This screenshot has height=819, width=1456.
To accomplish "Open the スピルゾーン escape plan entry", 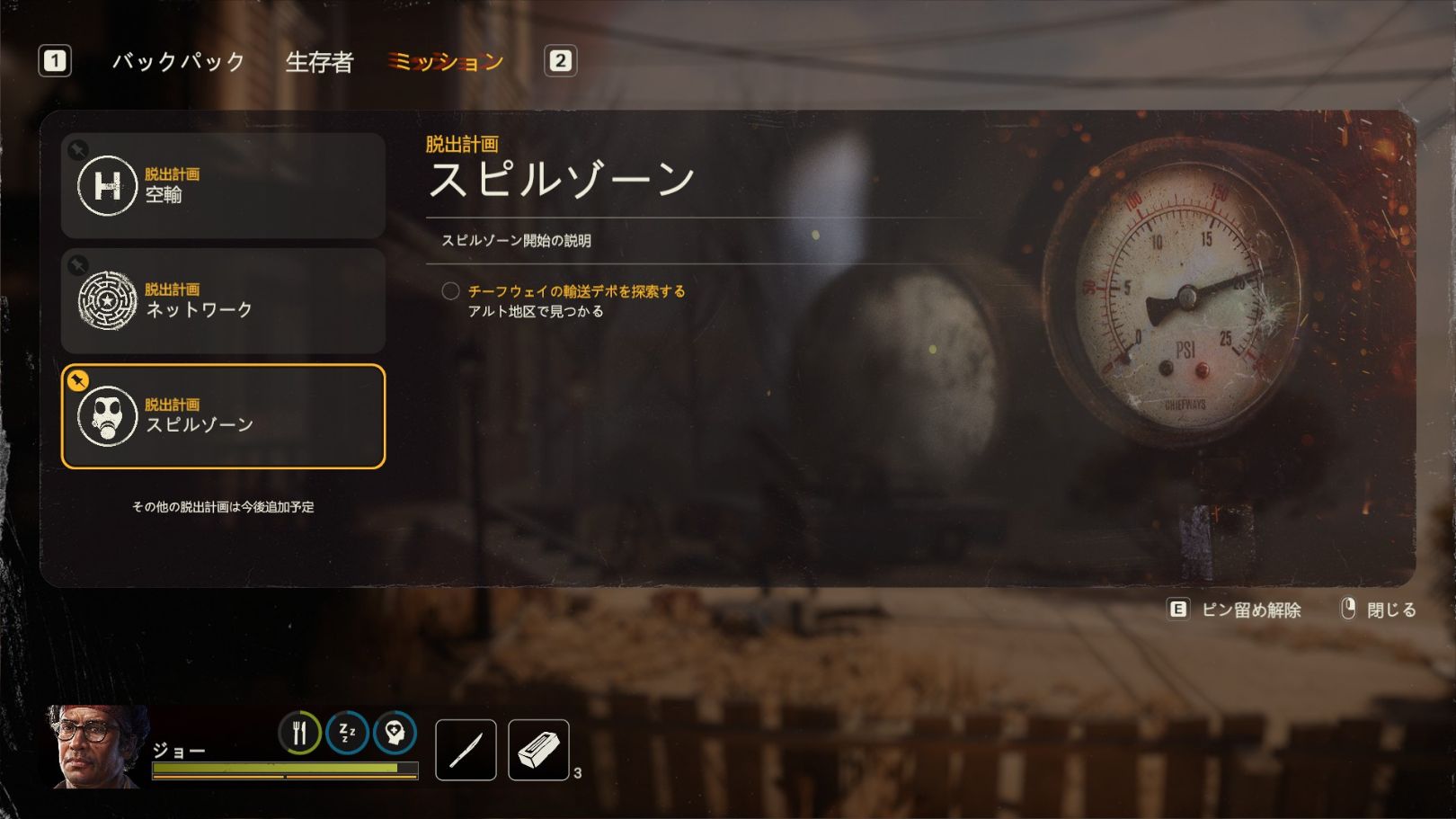I will [x=223, y=416].
